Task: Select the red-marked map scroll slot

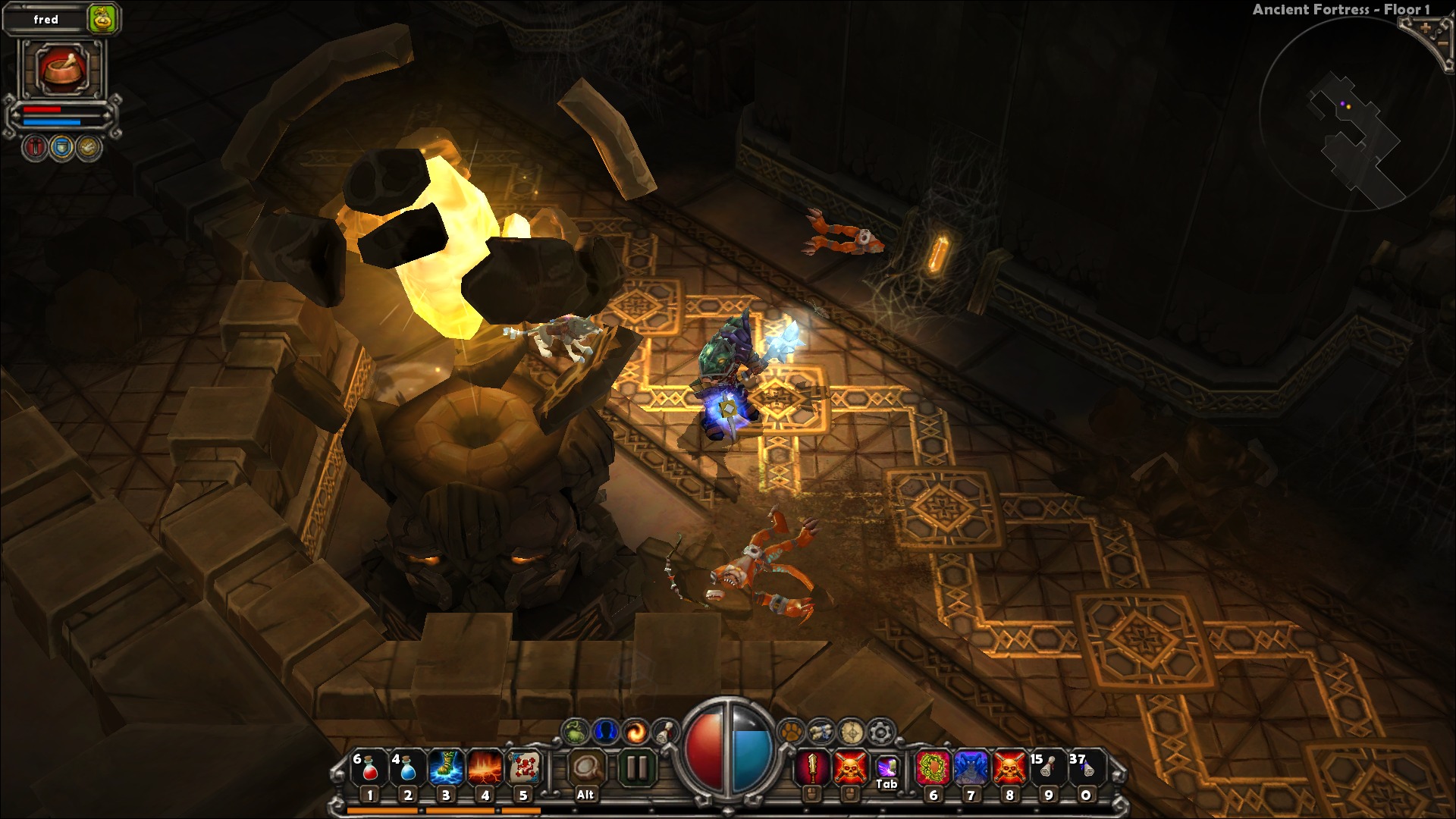Action: (523, 768)
